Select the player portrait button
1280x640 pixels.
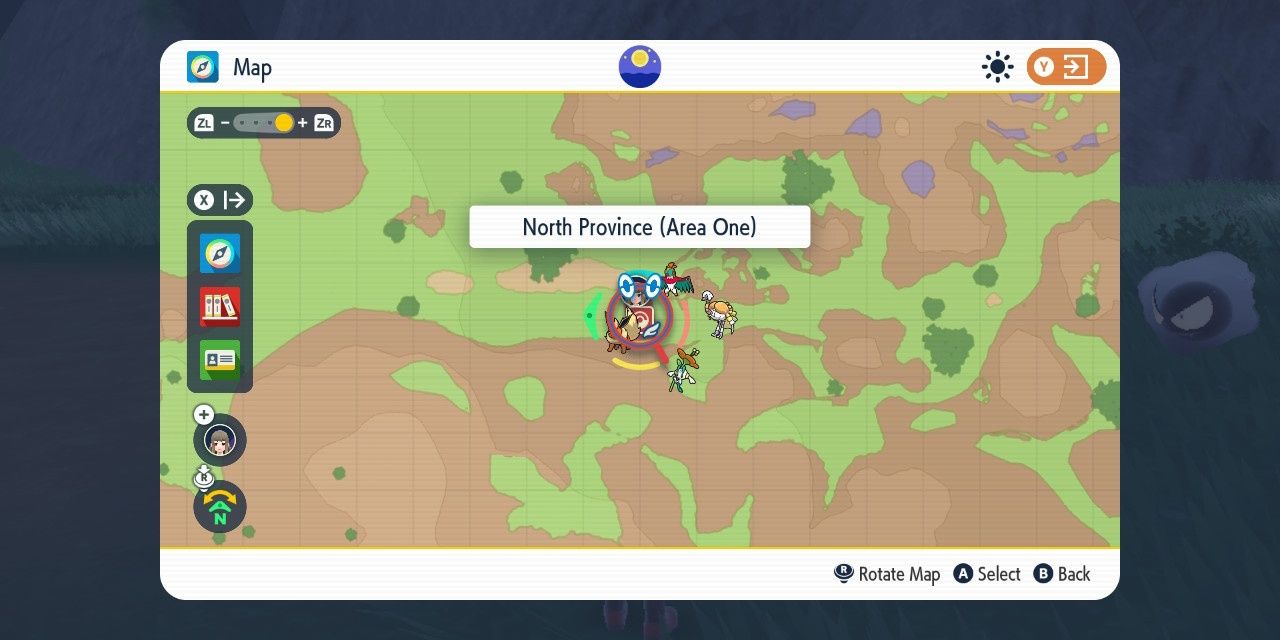point(220,439)
